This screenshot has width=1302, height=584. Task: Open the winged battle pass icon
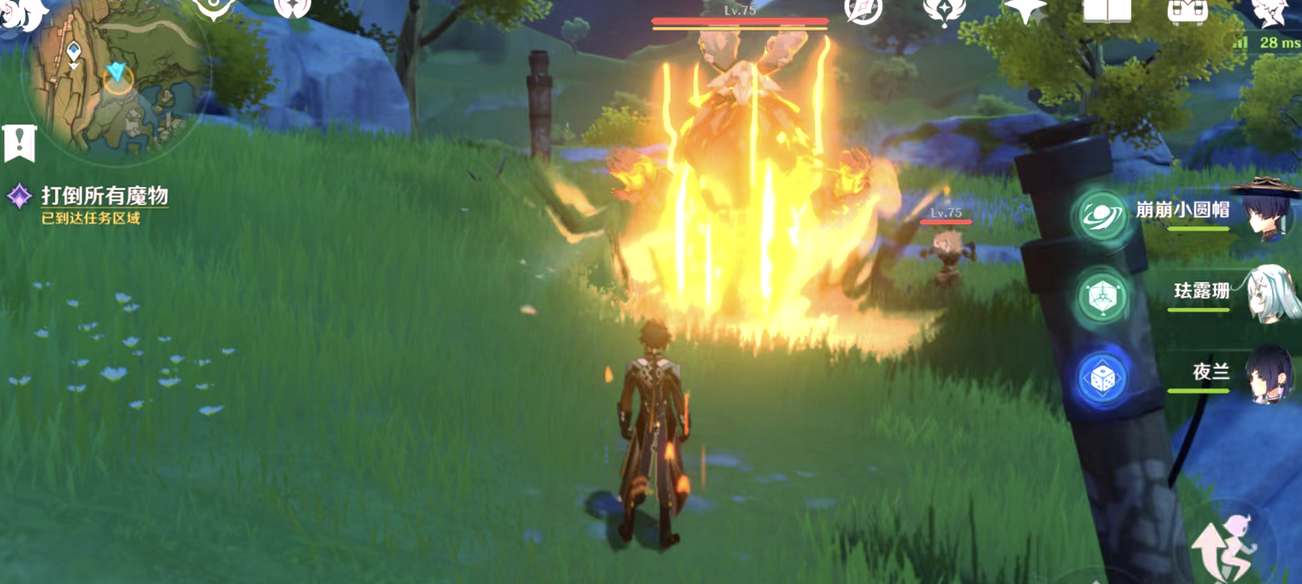click(943, 10)
